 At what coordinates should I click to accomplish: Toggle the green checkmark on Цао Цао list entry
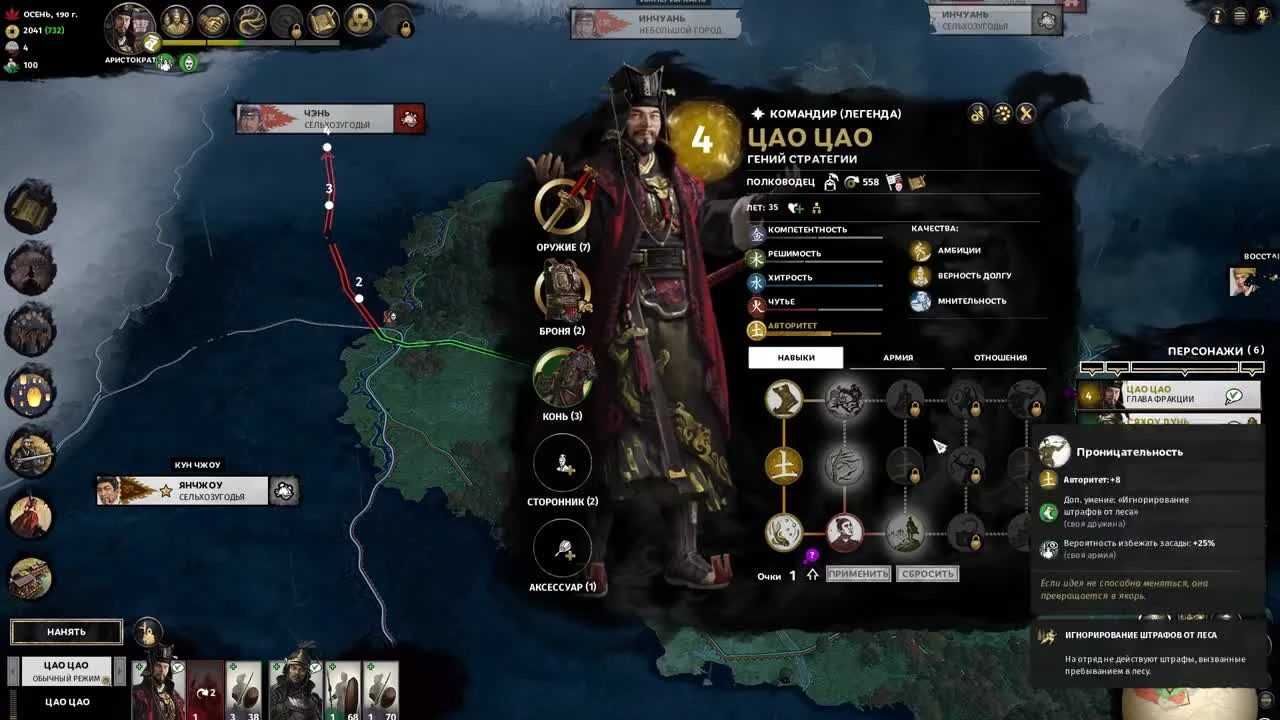(x=1232, y=395)
